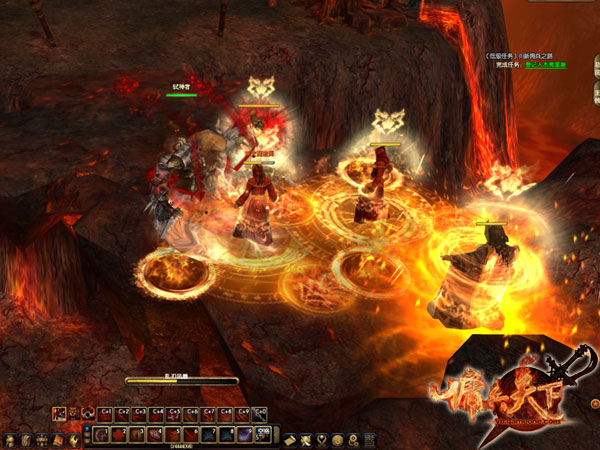Click the first helmet icon at bottom left
The width and height of the screenshot is (600, 450).
[x=9, y=440]
